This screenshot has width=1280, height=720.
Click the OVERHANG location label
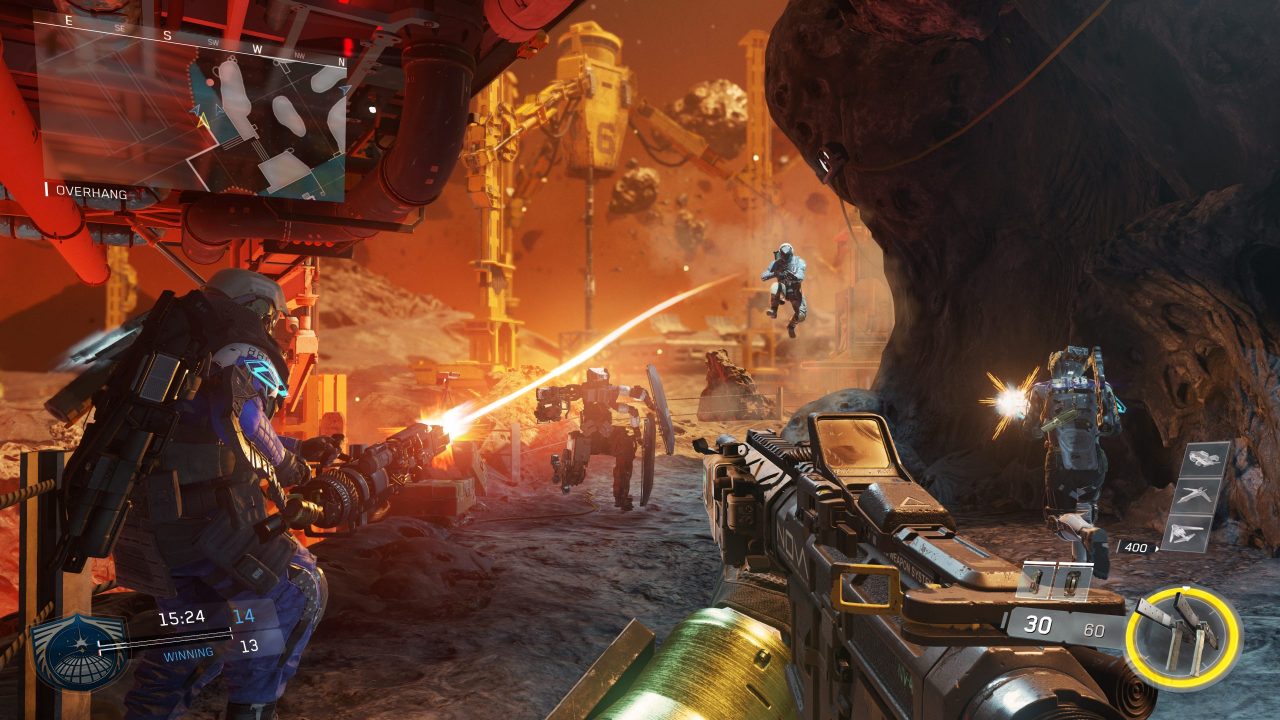pos(90,191)
